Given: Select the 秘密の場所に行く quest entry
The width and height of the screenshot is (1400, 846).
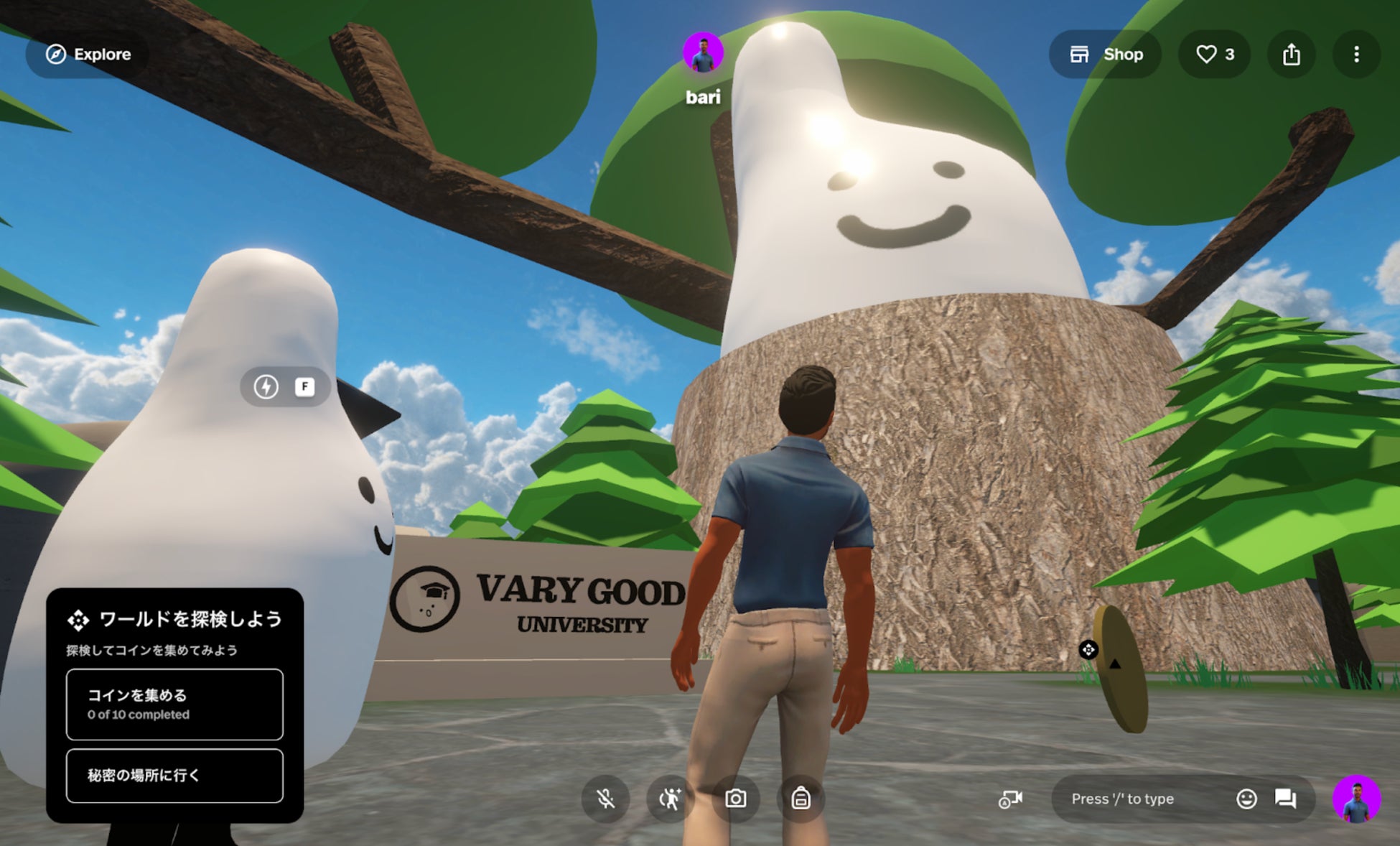Looking at the screenshot, I should point(174,775).
